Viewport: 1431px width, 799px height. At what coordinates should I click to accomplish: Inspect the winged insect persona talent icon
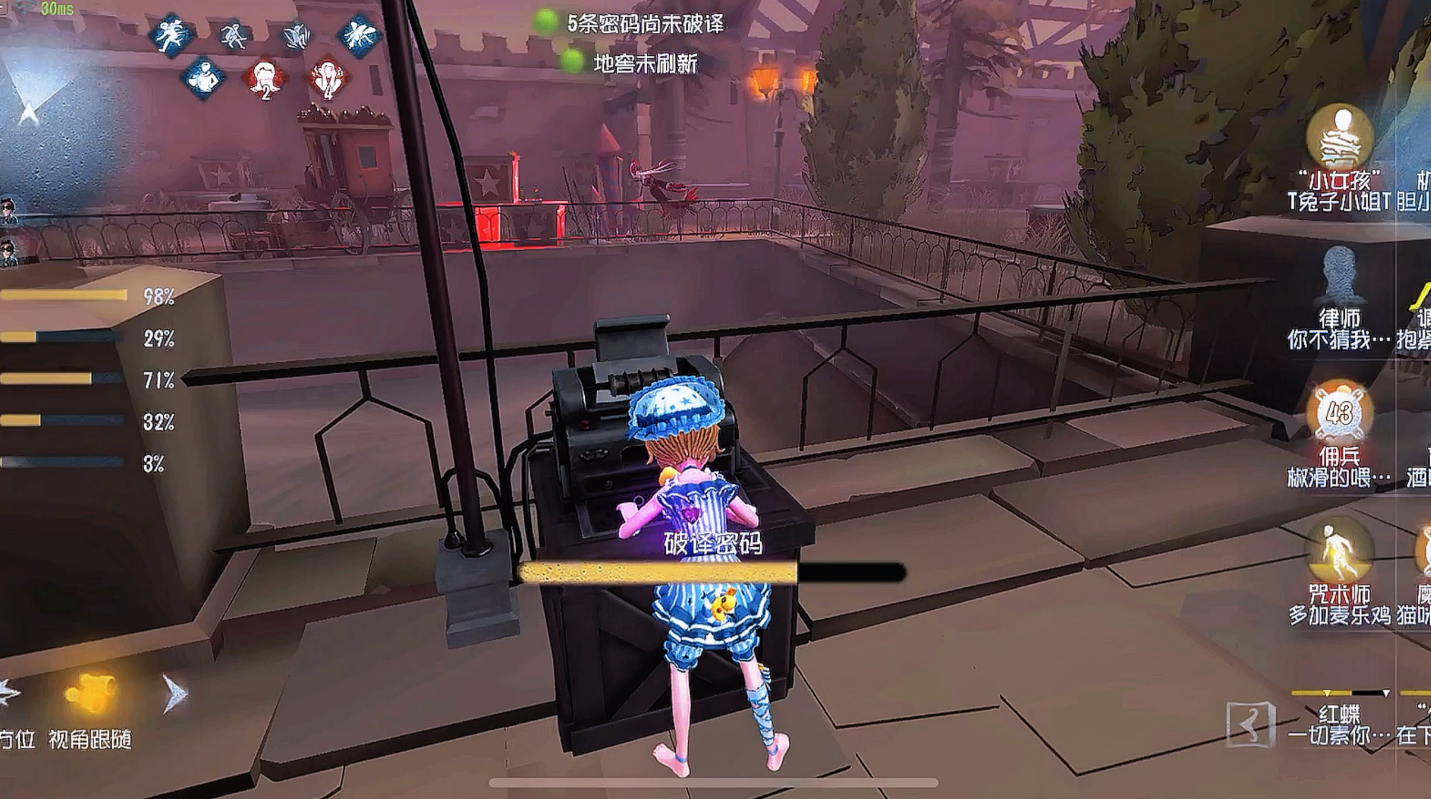359,35
